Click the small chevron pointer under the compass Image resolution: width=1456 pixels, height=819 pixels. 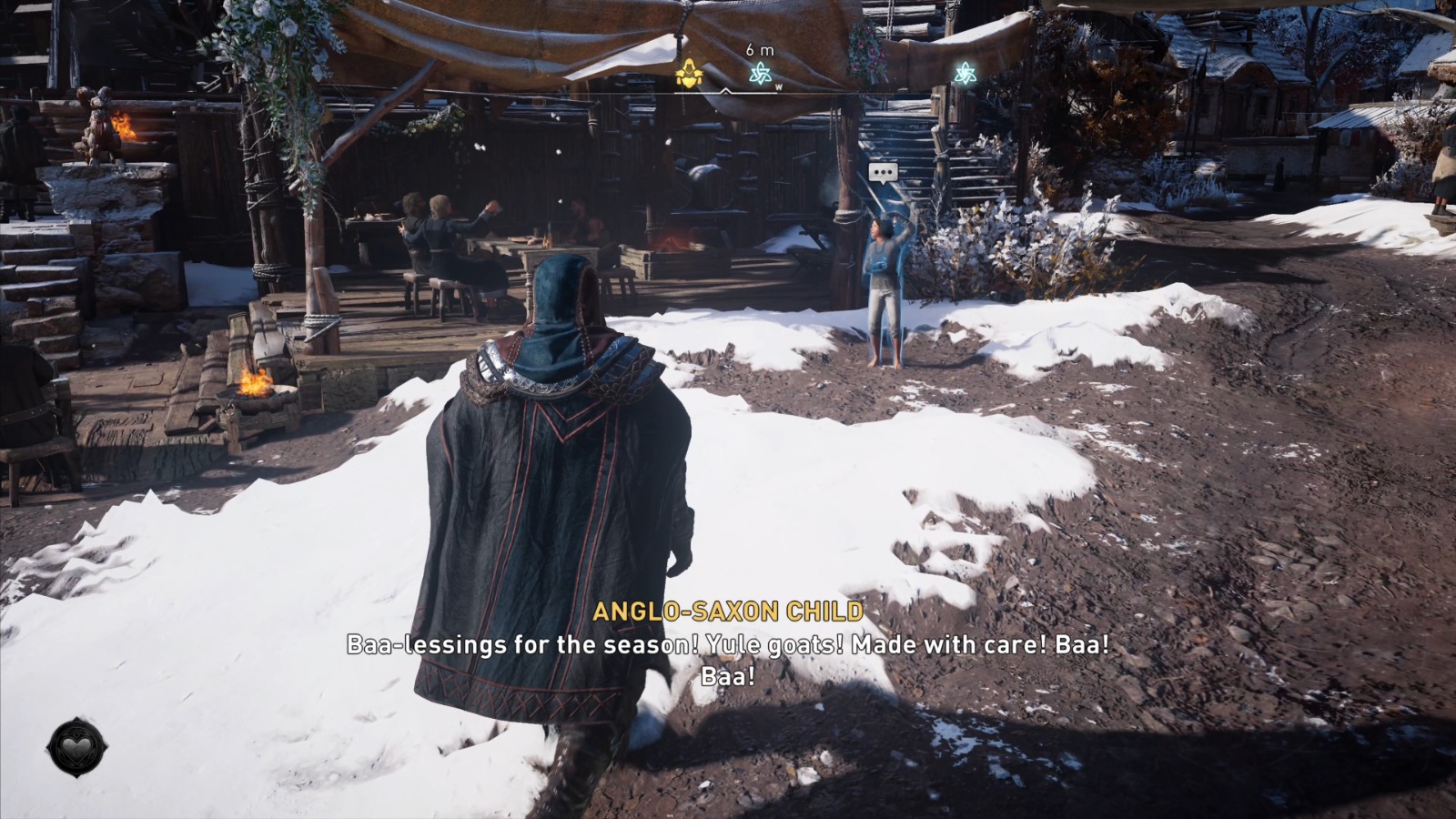click(728, 91)
